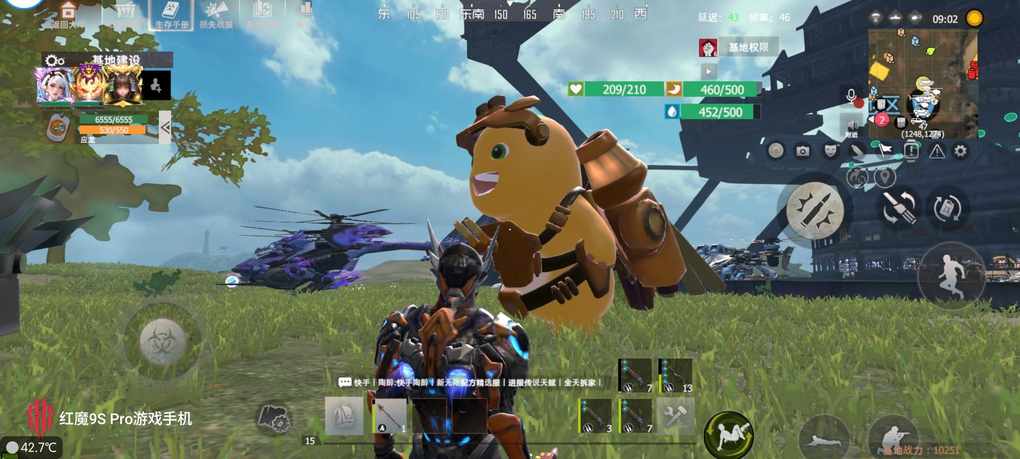
Task: Open the survival handbook (生存手册)
Action: click(x=172, y=13)
